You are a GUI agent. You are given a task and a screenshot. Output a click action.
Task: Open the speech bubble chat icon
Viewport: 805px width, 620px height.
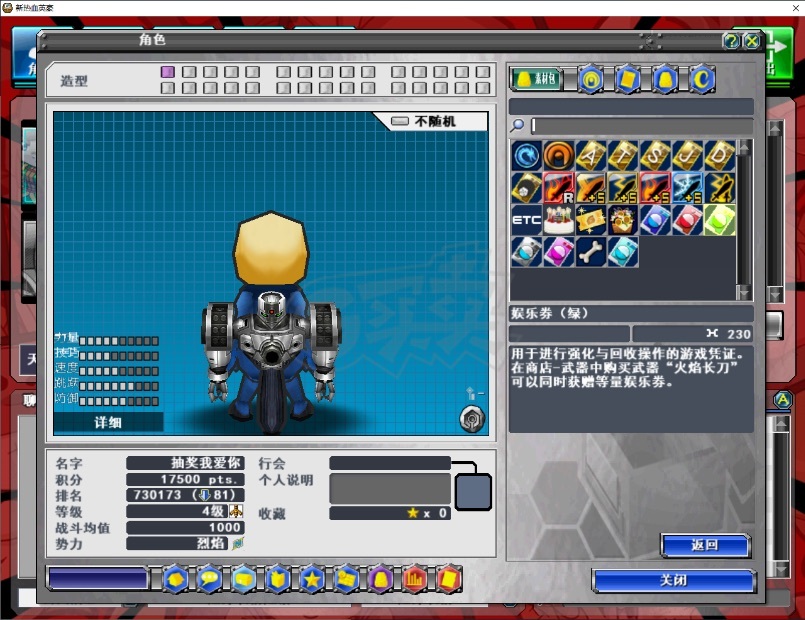click(209, 578)
